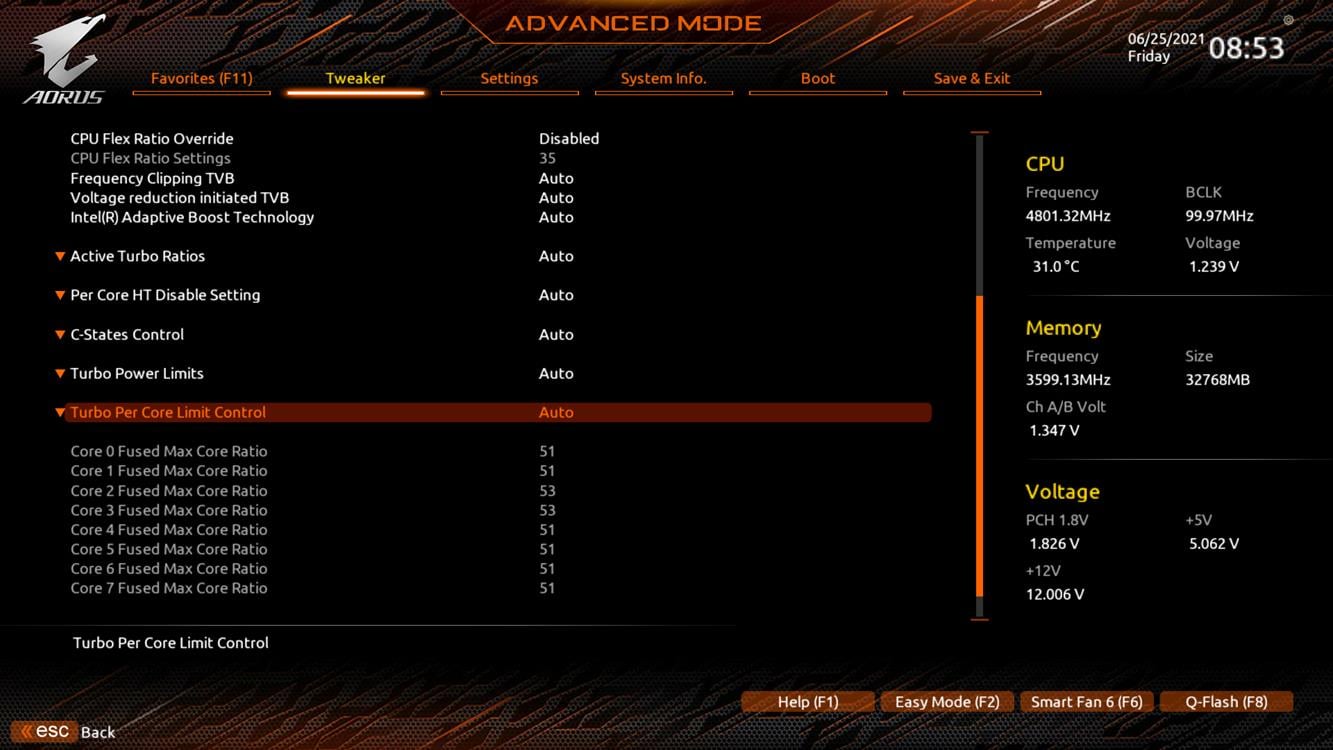The height and width of the screenshot is (750, 1333).
Task: Open the Help (F1) button
Action: [x=808, y=702]
